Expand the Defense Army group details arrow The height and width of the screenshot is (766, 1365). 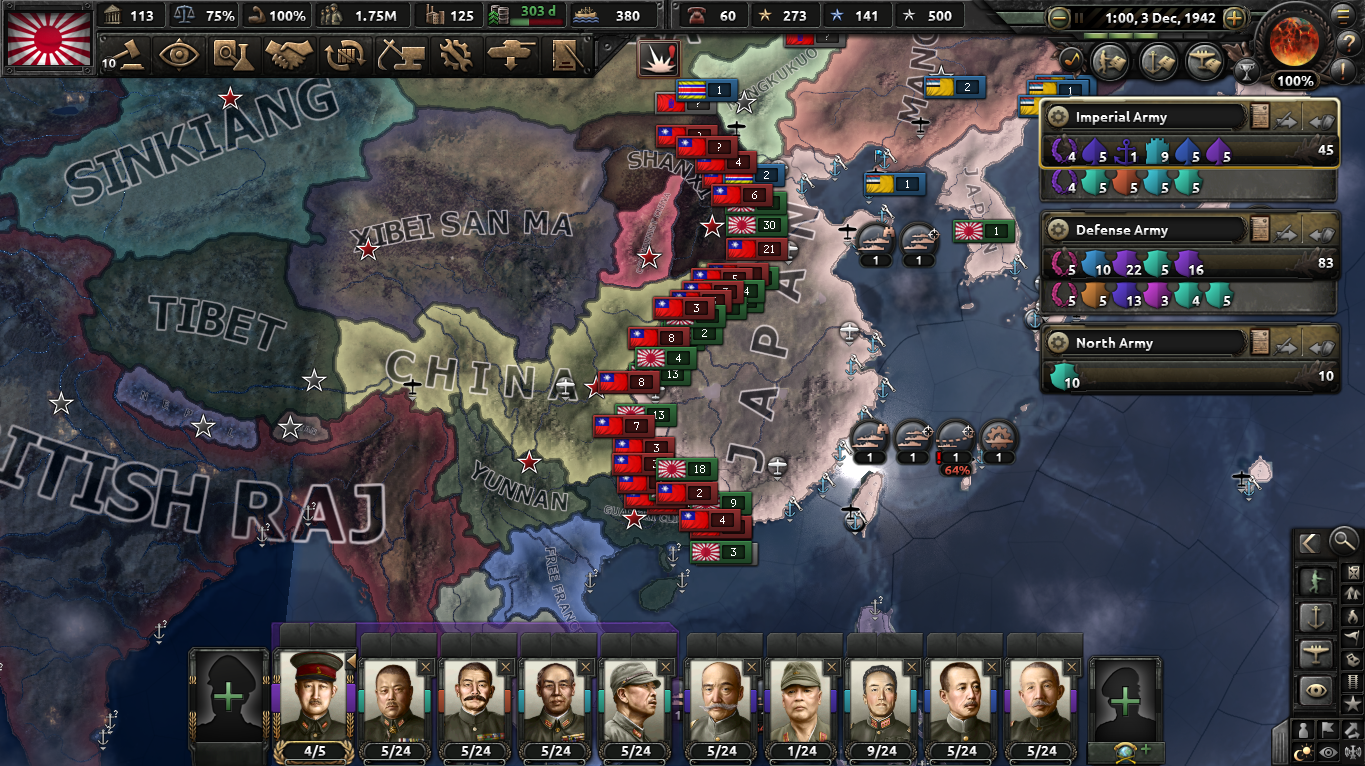click(1286, 232)
